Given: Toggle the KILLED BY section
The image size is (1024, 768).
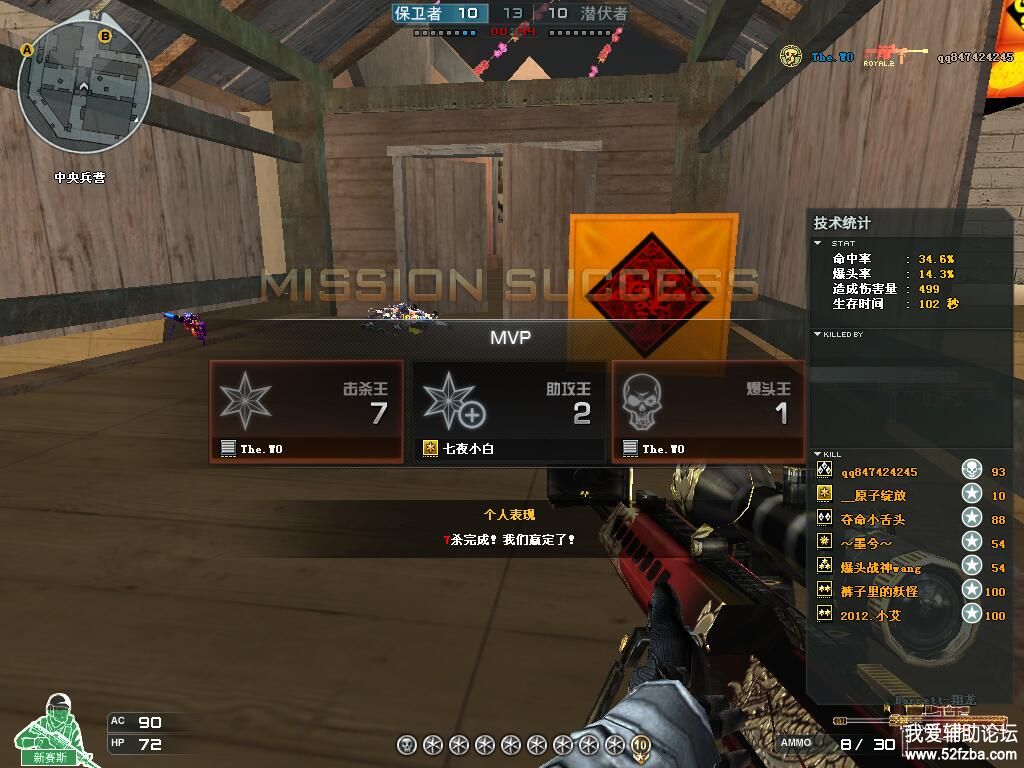Looking at the screenshot, I should coord(818,334).
